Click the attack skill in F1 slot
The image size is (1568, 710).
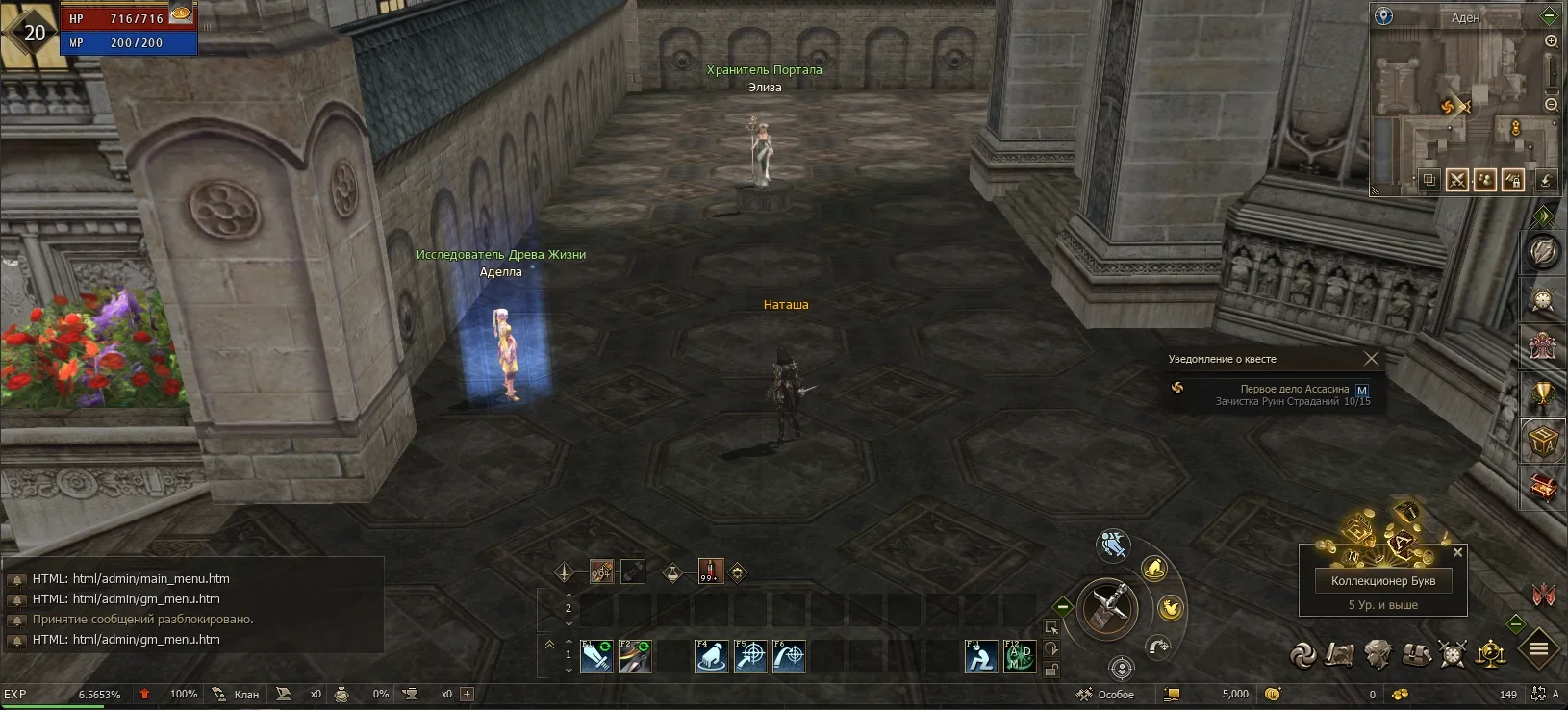596,655
